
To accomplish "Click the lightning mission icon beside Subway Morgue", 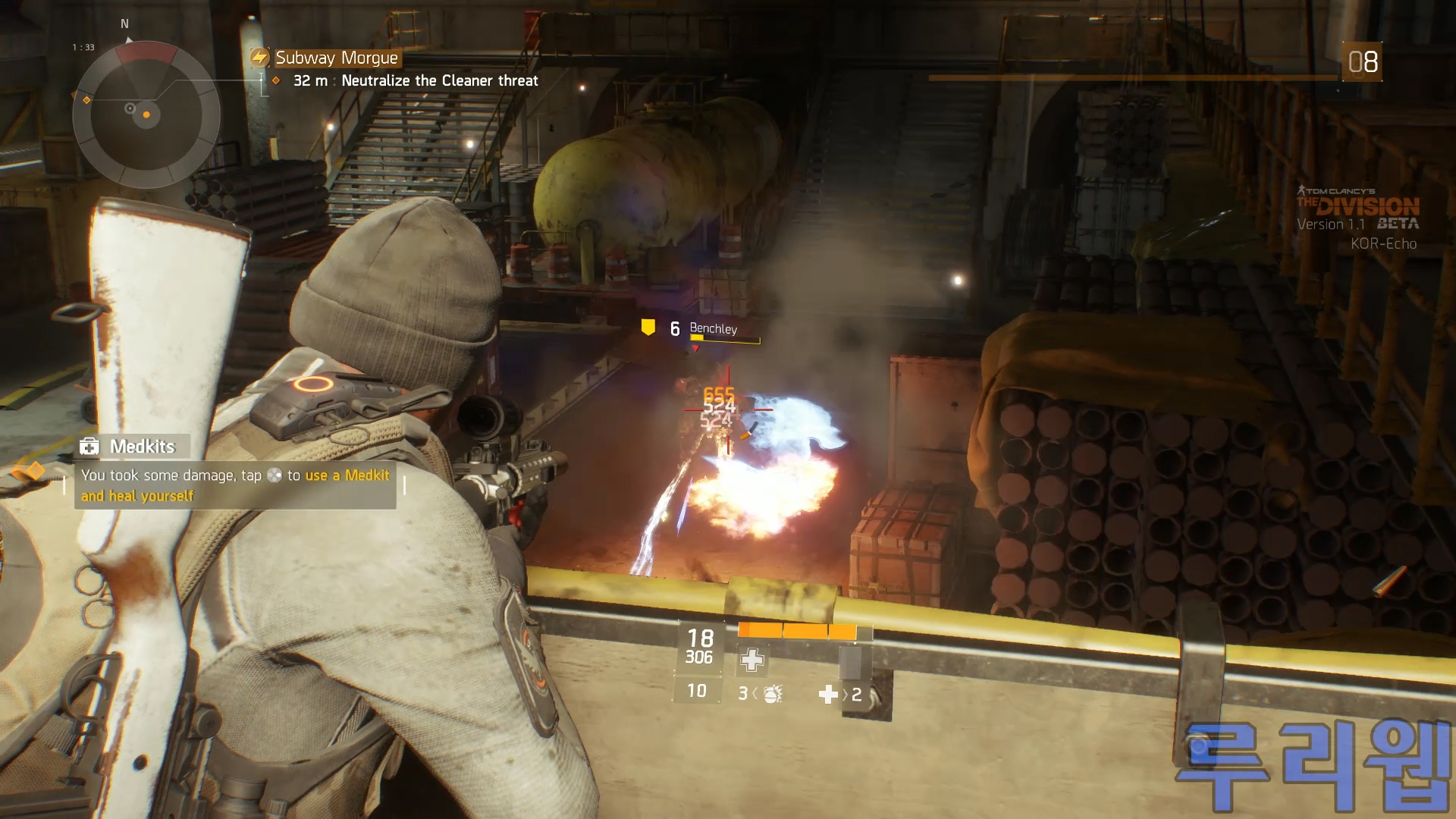I will coord(260,58).
